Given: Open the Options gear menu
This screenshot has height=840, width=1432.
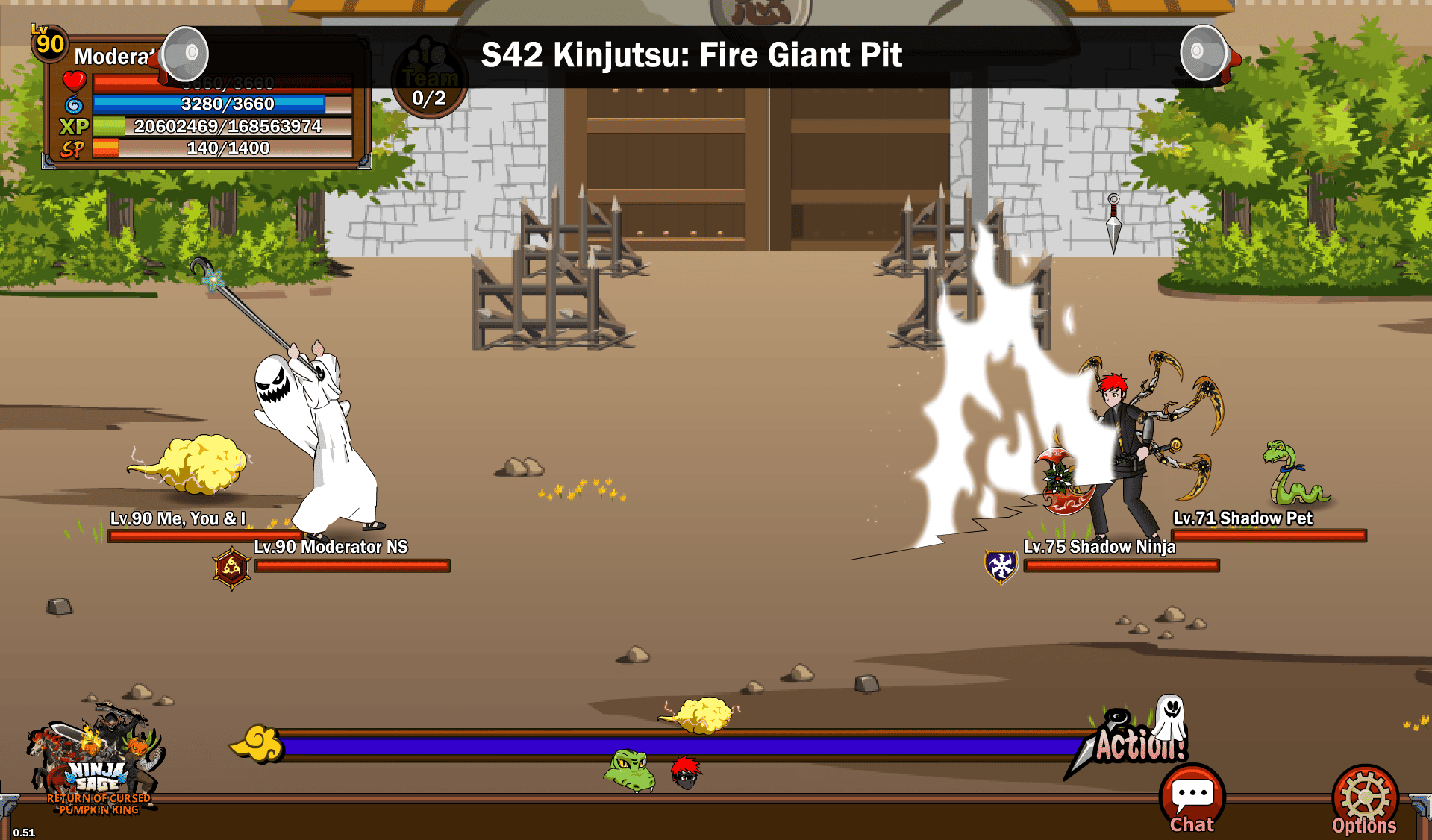Looking at the screenshot, I should tap(1364, 800).
